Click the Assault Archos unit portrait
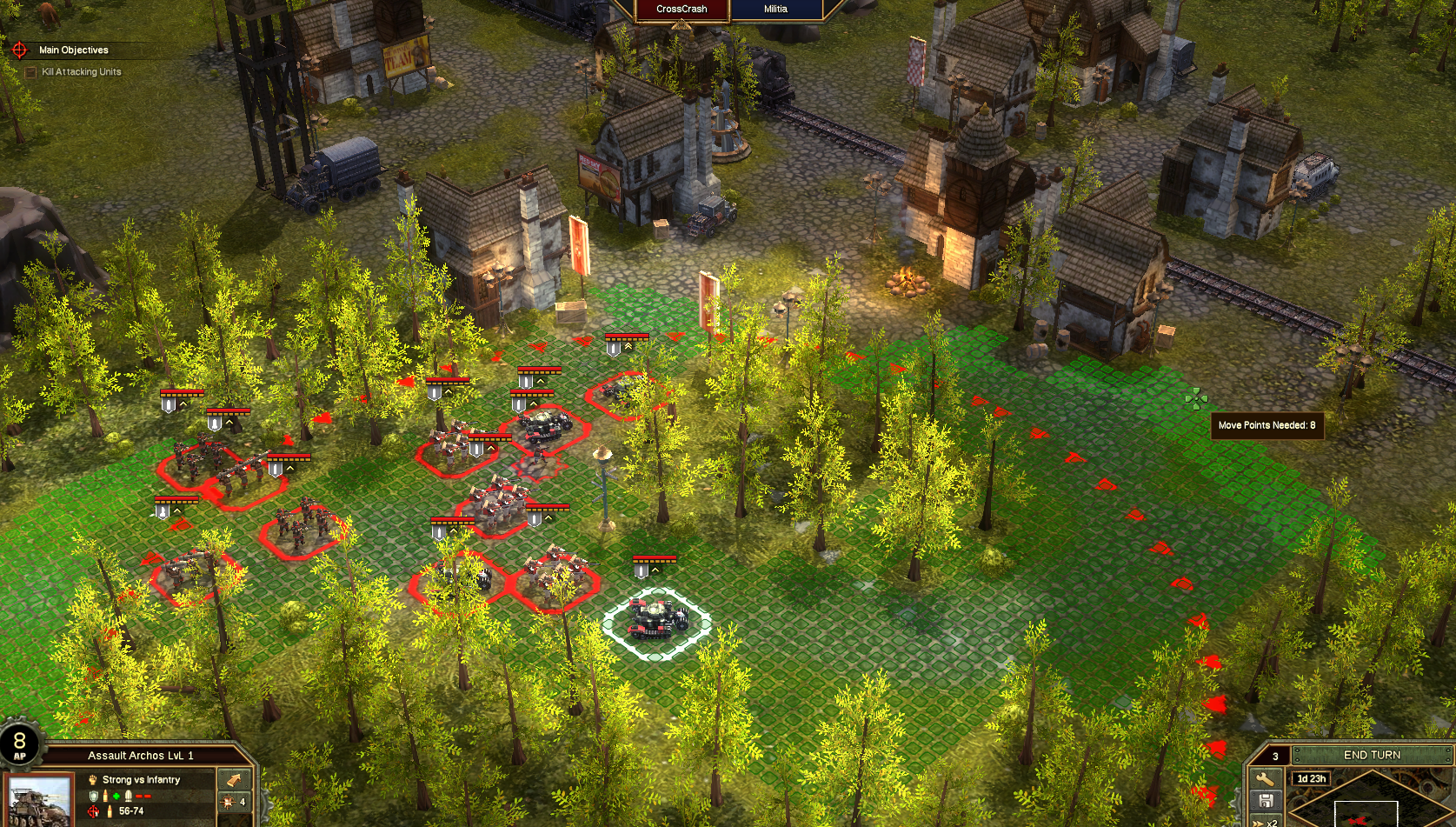This screenshot has width=1456, height=827. point(39,800)
